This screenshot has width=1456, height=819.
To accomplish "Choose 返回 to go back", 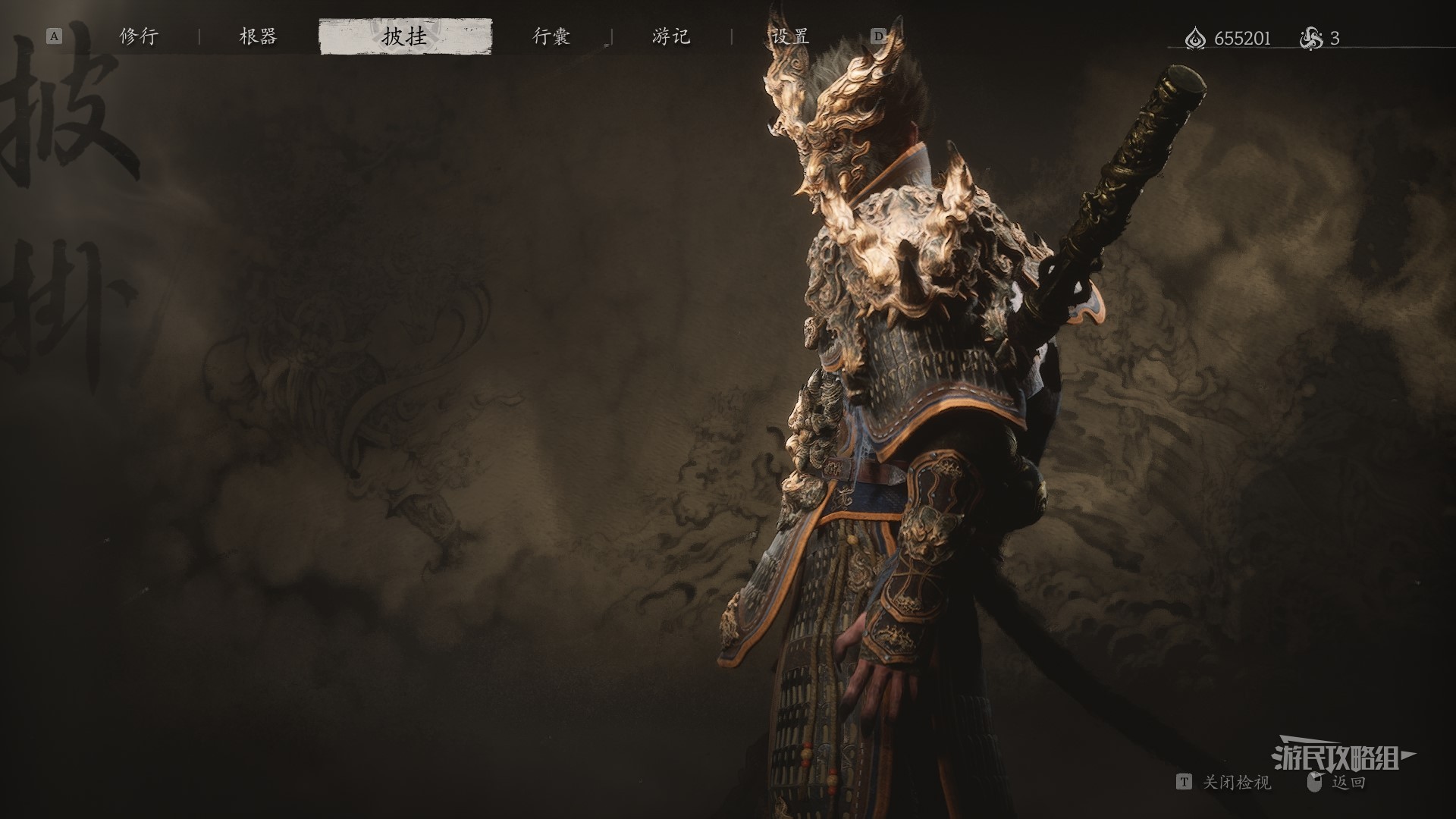I will 1348,782.
